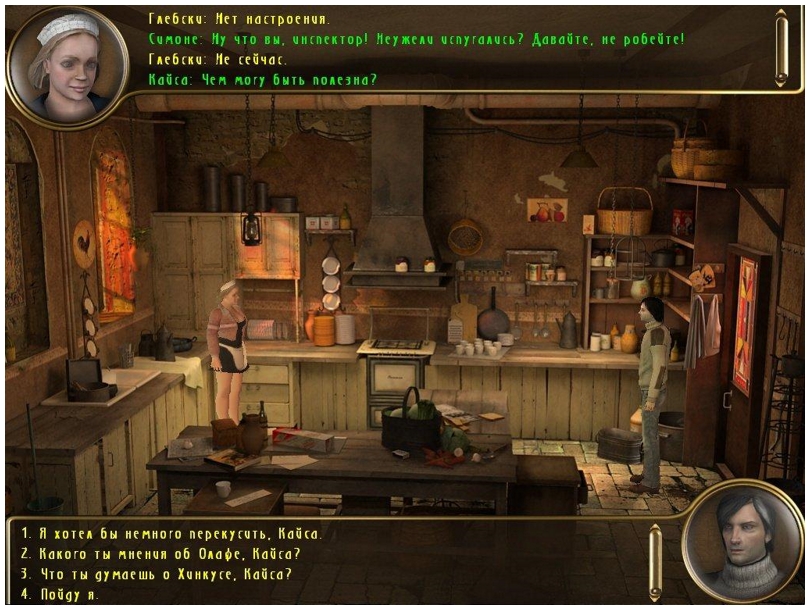Image resolution: width=810 pixels, height=610 pixels.
Task: Click the reply options scrollbar
Action: click(655, 563)
